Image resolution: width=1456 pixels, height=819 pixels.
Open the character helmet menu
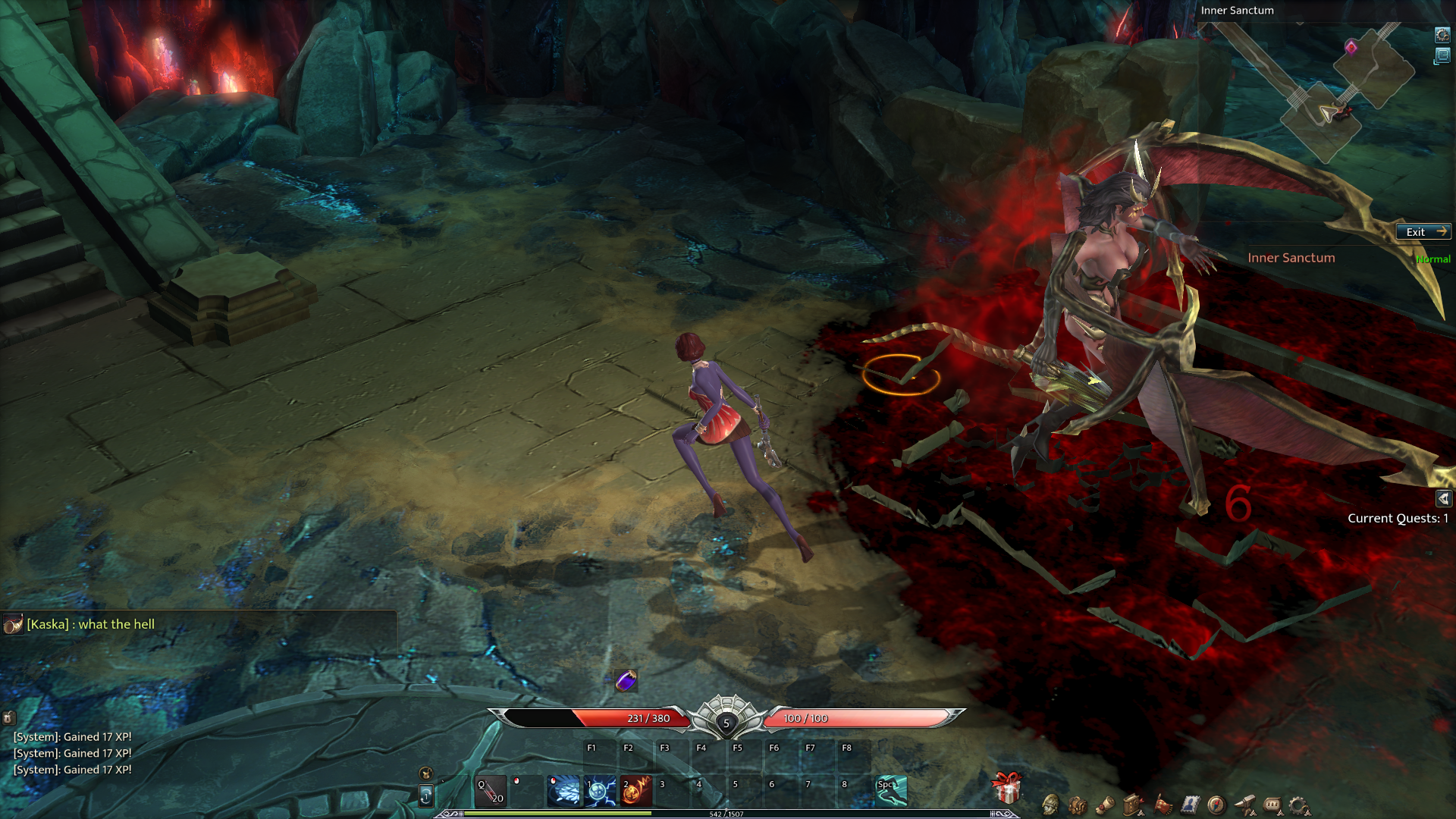point(1050,805)
